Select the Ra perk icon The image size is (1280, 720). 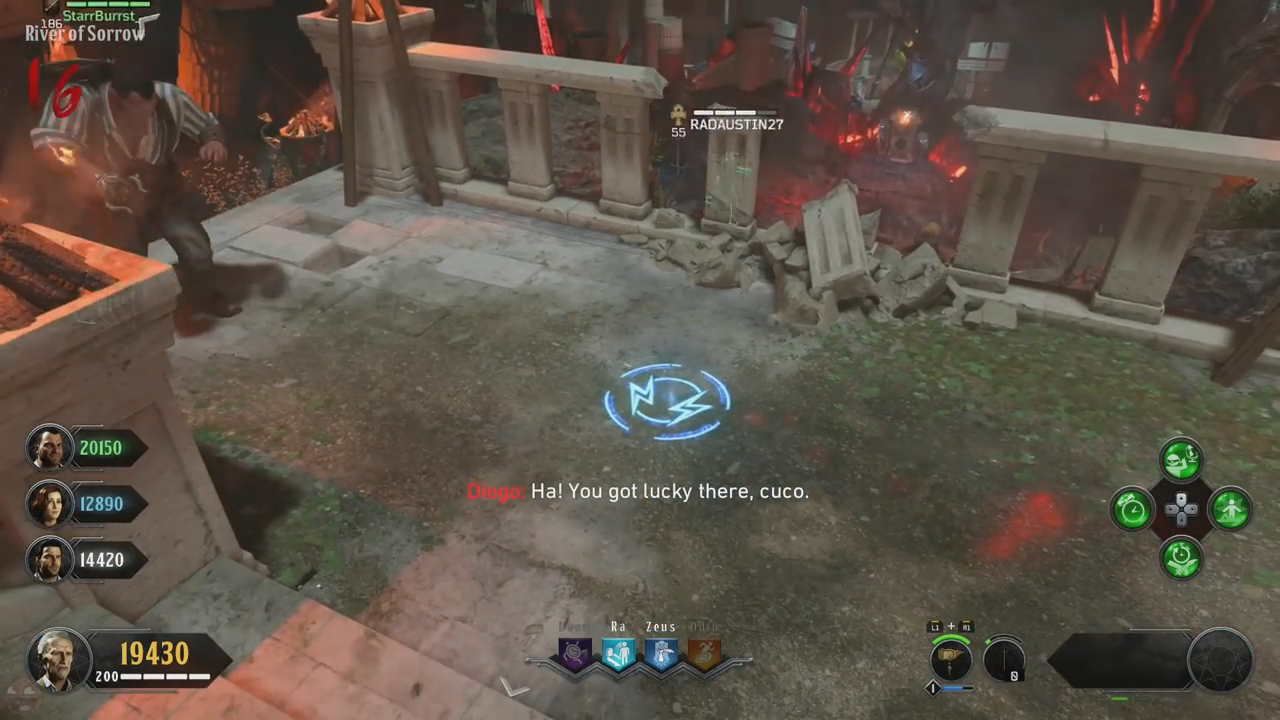pyautogui.click(x=618, y=654)
